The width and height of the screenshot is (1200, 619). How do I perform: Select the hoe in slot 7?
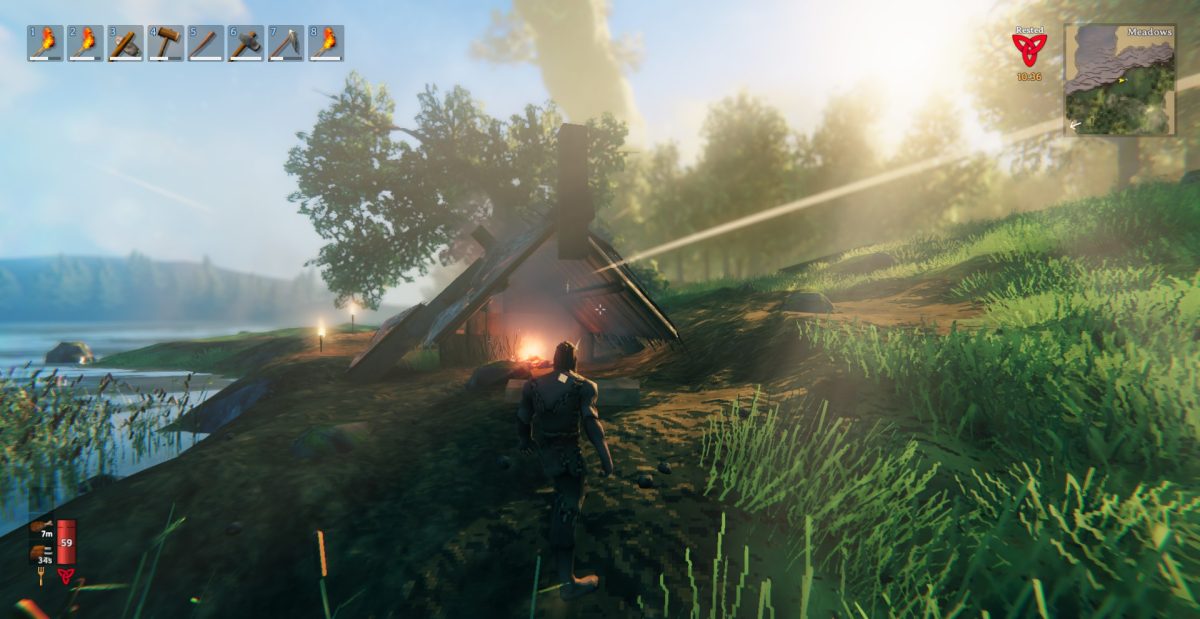coord(285,43)
